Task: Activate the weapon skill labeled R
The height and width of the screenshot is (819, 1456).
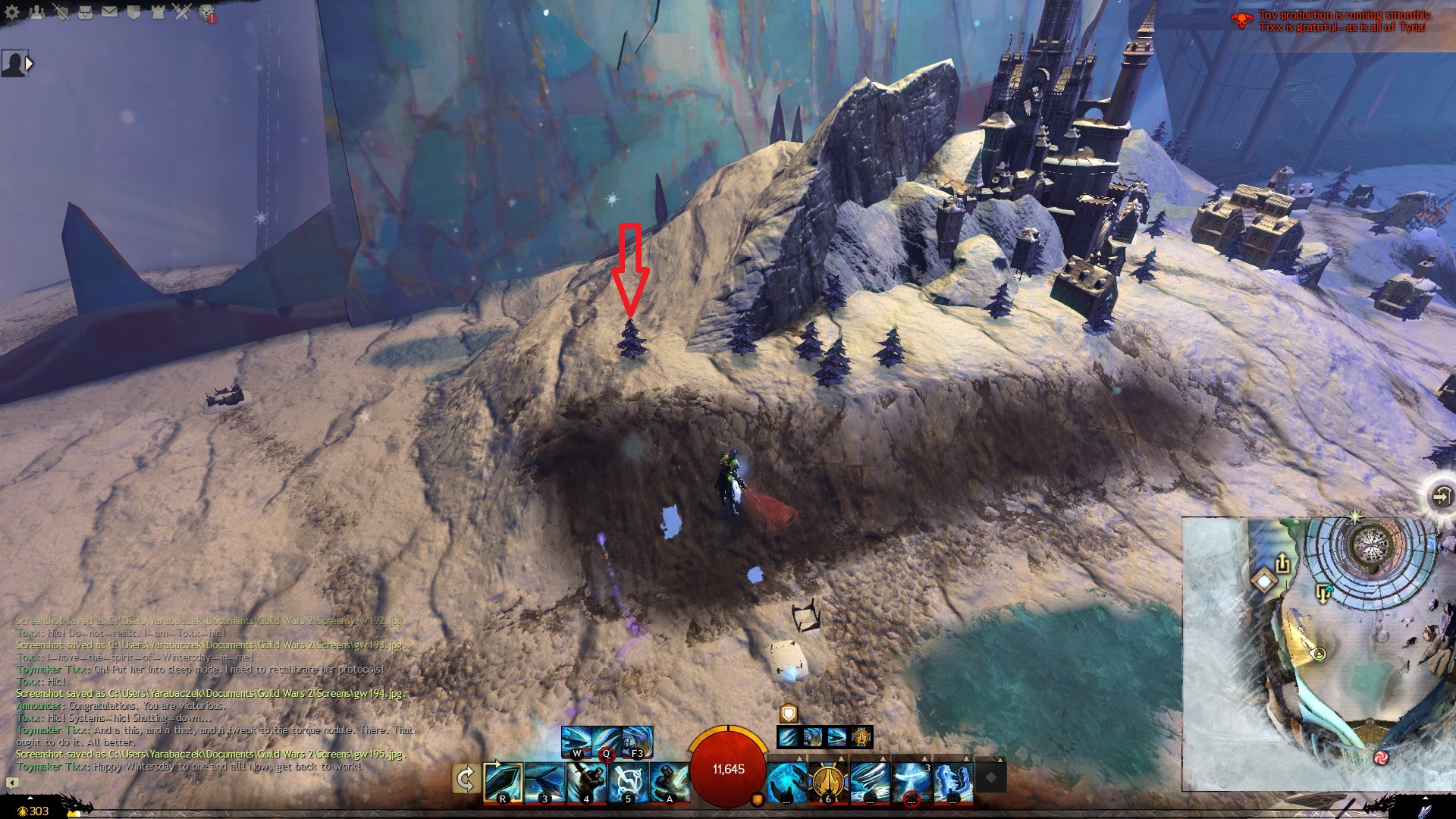Action: coord(504,781)
